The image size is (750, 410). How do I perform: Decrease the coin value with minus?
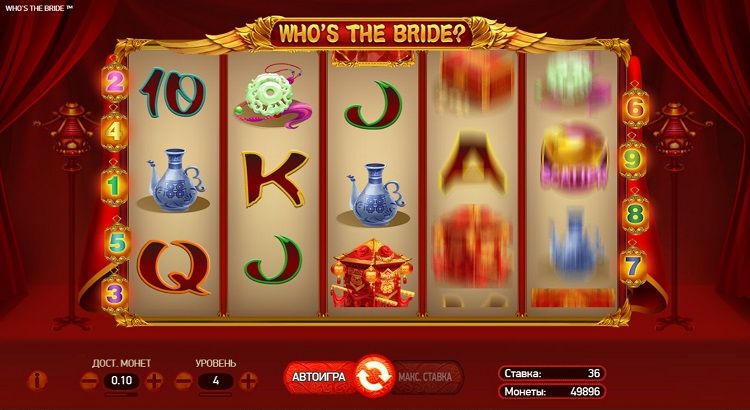[88, 381]
